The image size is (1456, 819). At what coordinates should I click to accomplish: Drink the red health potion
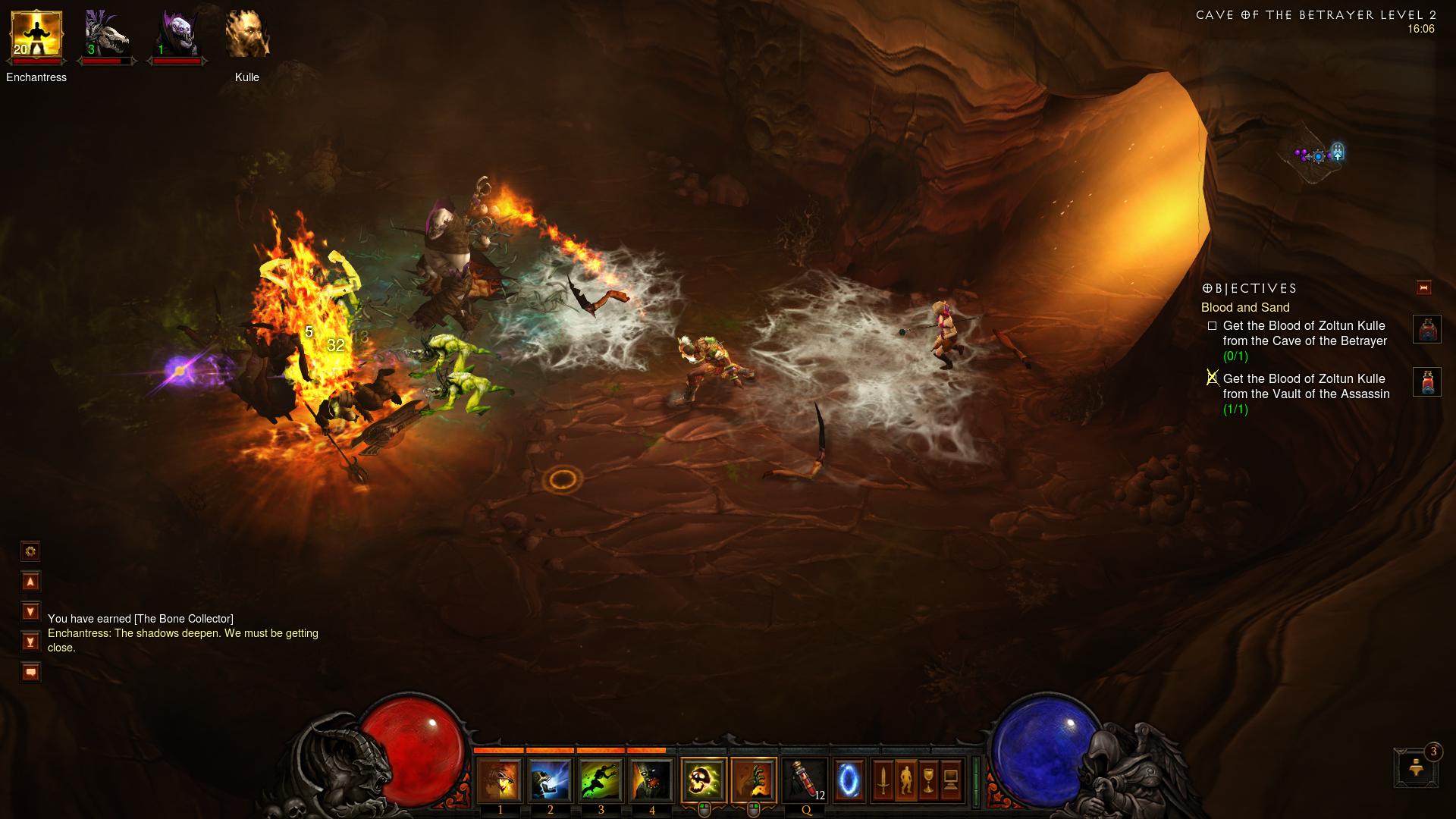tap(805, 781)
